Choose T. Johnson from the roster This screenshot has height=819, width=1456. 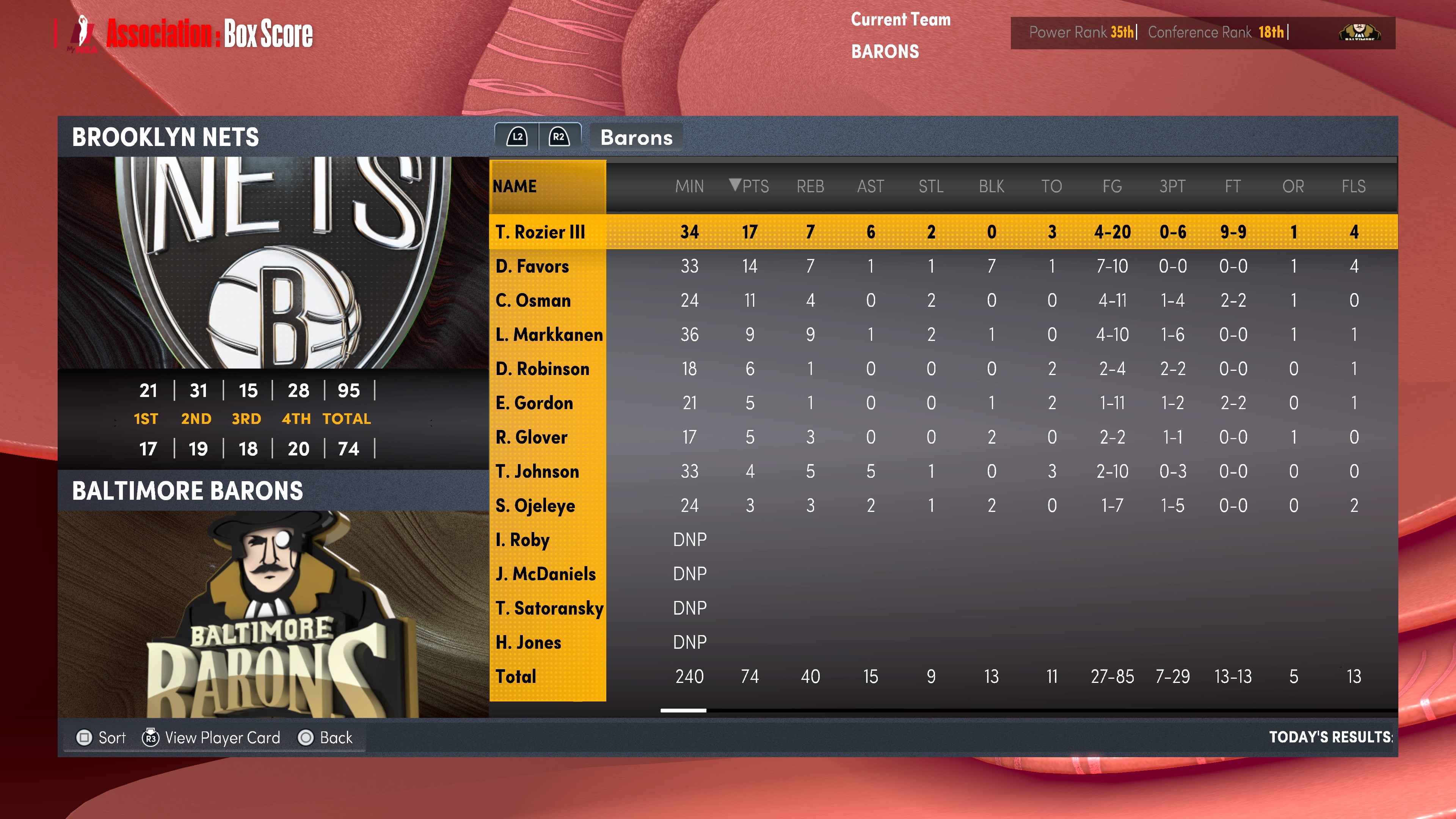point(537,471)
